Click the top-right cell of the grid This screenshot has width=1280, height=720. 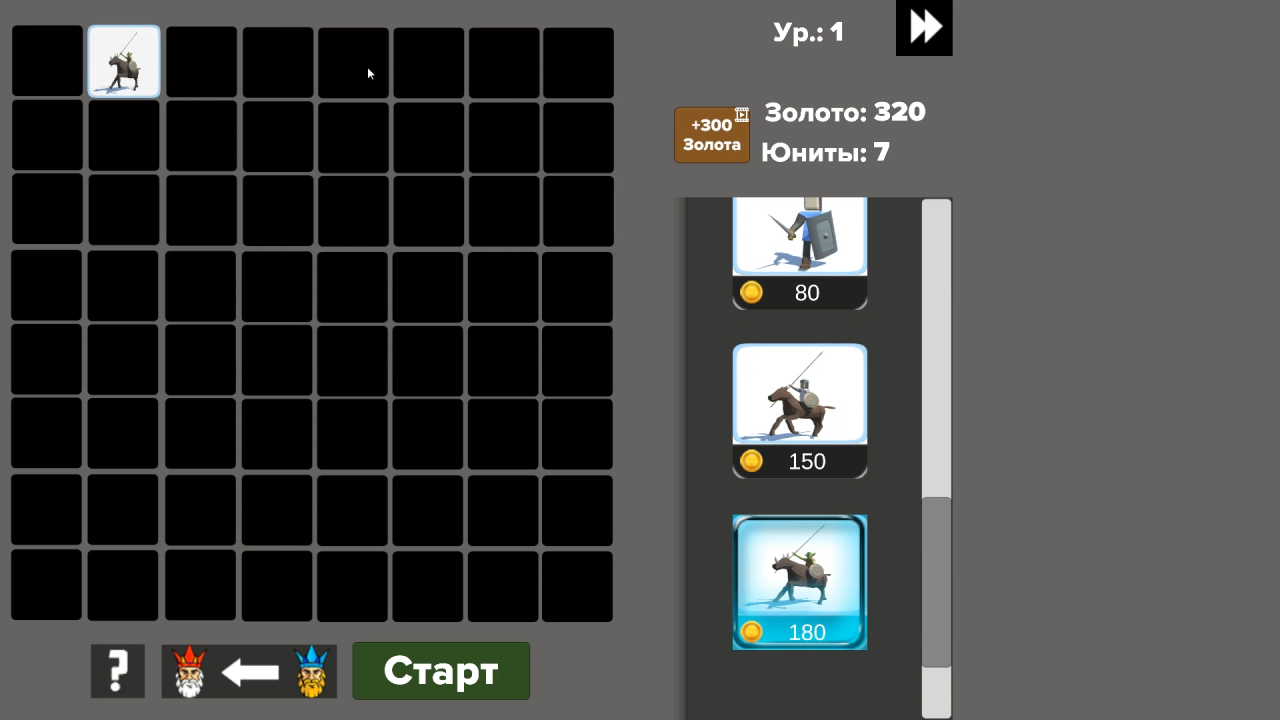coord(577,61)
